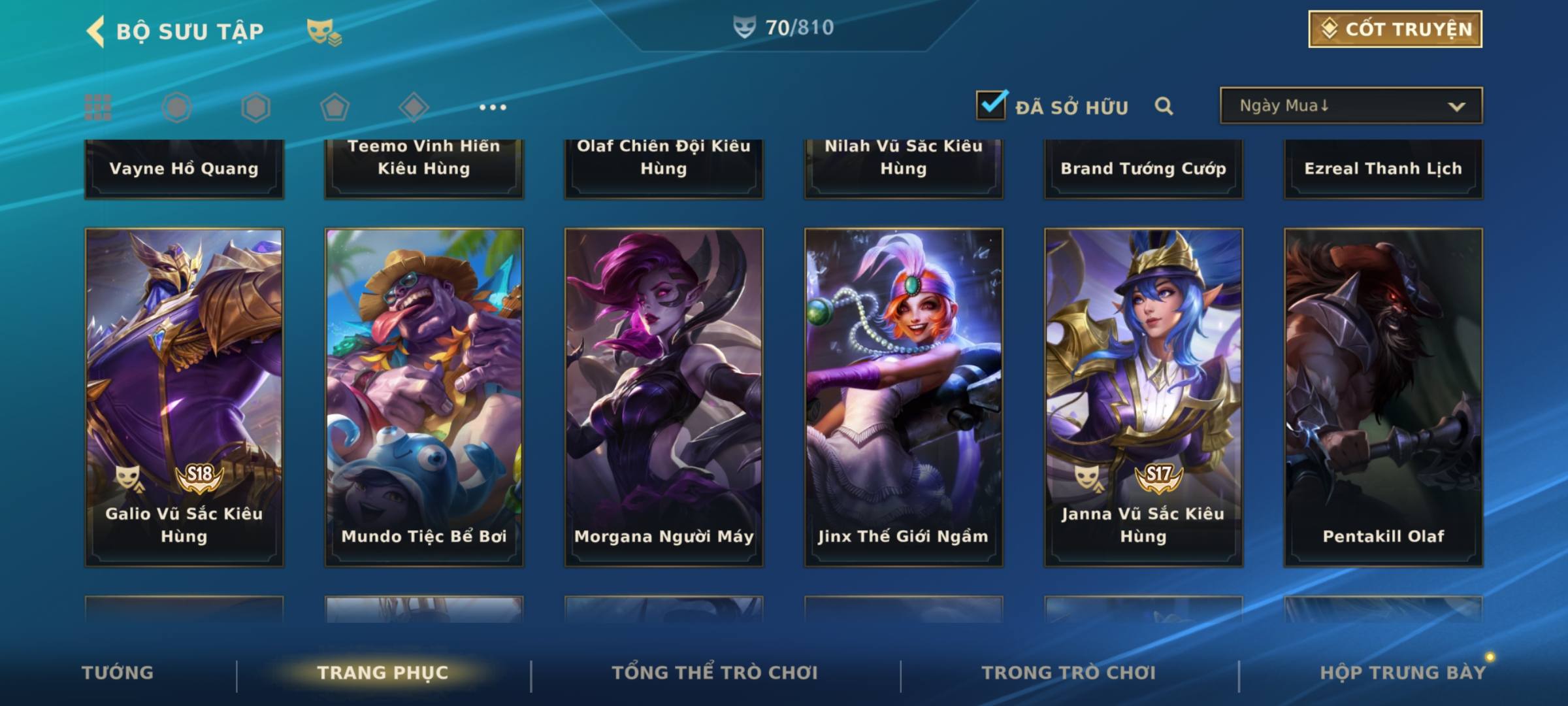Image resolution: width=1568 pixels, height=706 pixels.
Task: Switch to Tổng Thể Trò Chơi tab
Action: pyautogui.click(x=715, y=673)
